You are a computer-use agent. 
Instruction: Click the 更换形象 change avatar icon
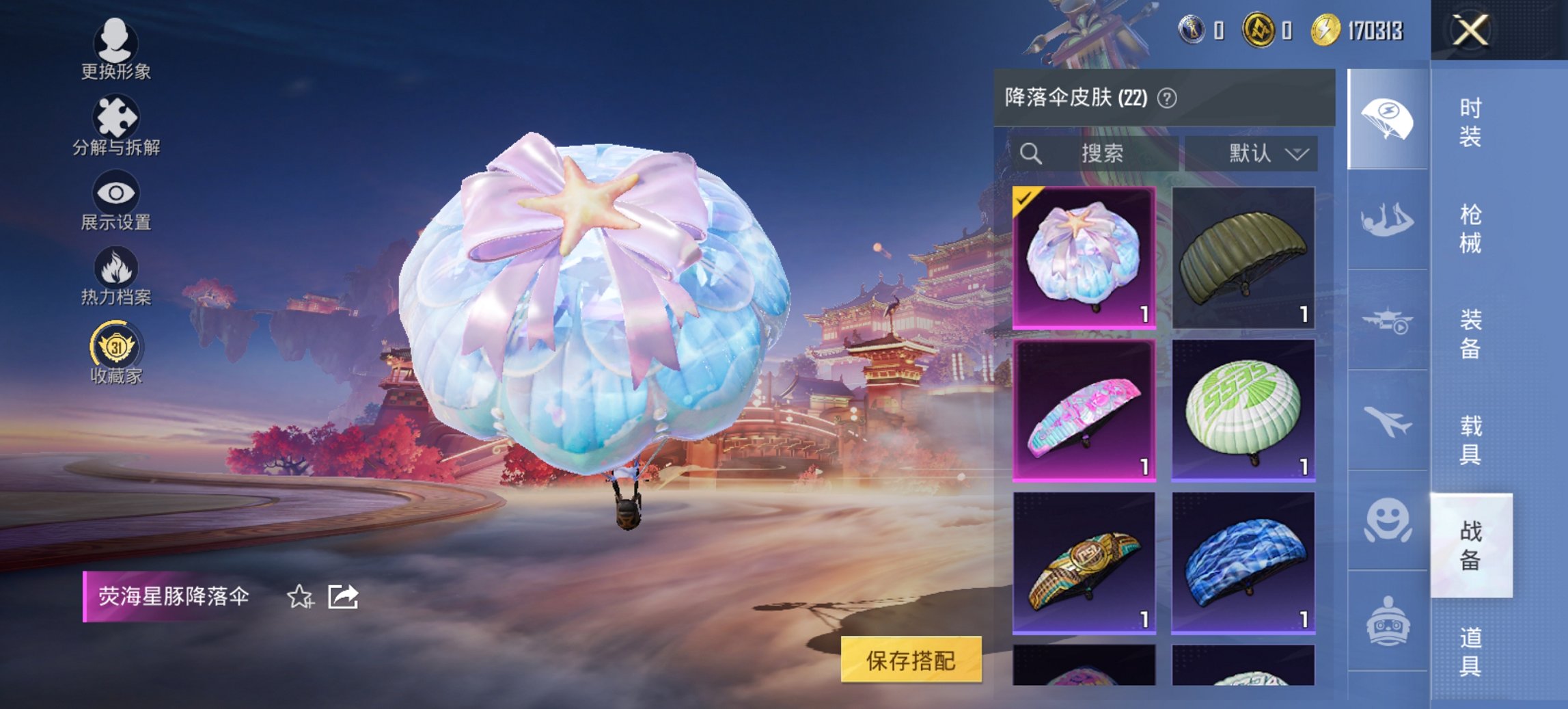pyautogui.click(x=116, y=41)
